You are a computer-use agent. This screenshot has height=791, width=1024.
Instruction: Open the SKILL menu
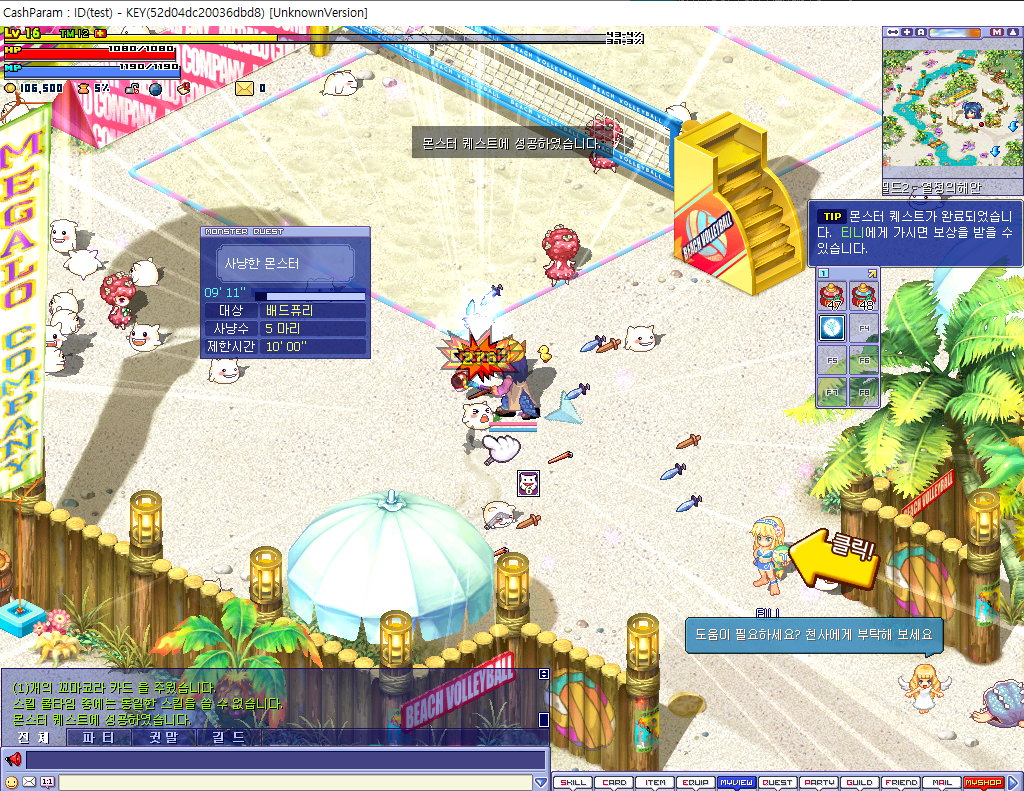[x=573, y=783]
